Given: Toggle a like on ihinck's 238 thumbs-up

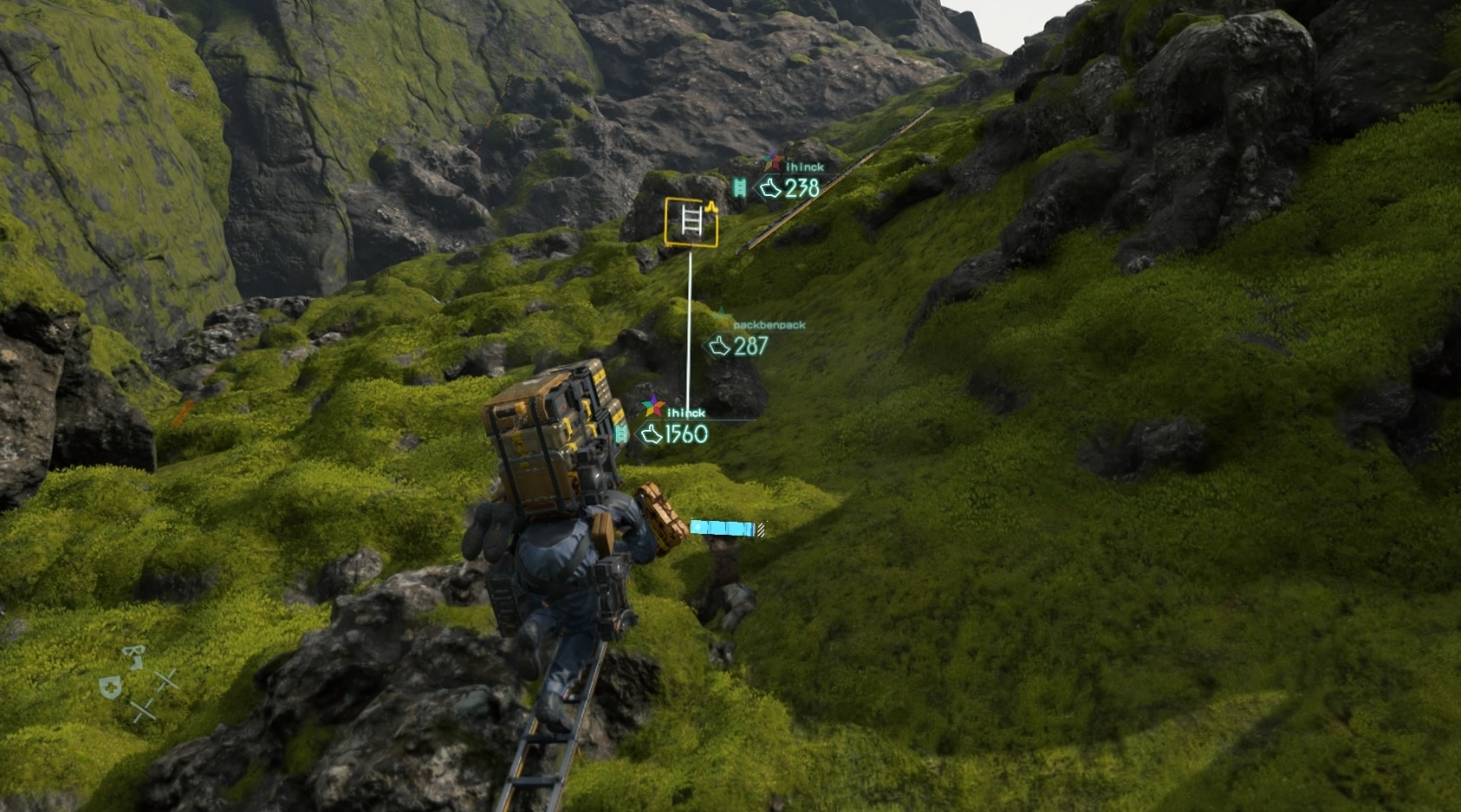Looking at the screenshot, I should 769,187.
